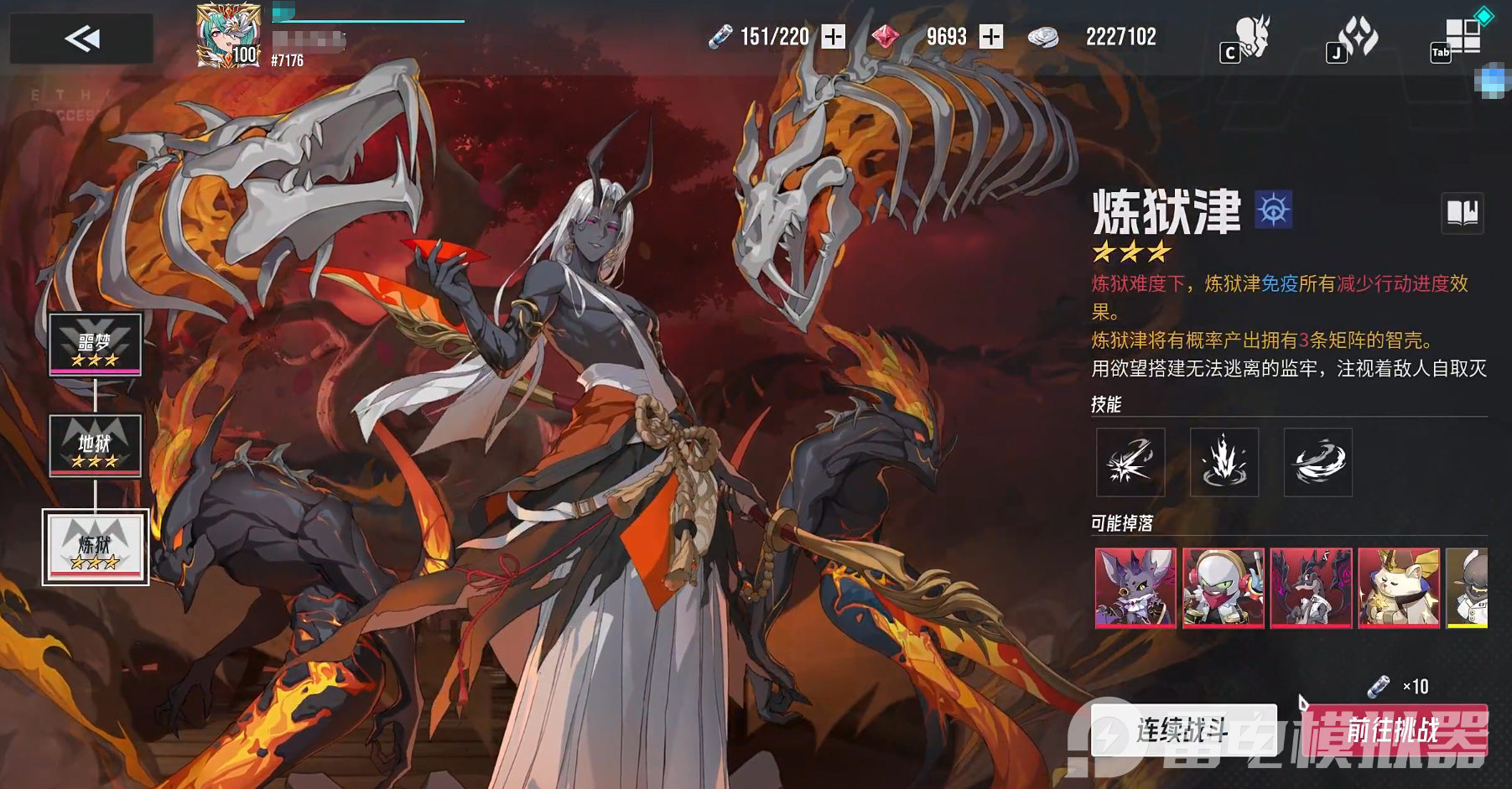Select the 噩梦 difficulty tab
Screen dimensions: 1512x789
[x=95, y=345]
